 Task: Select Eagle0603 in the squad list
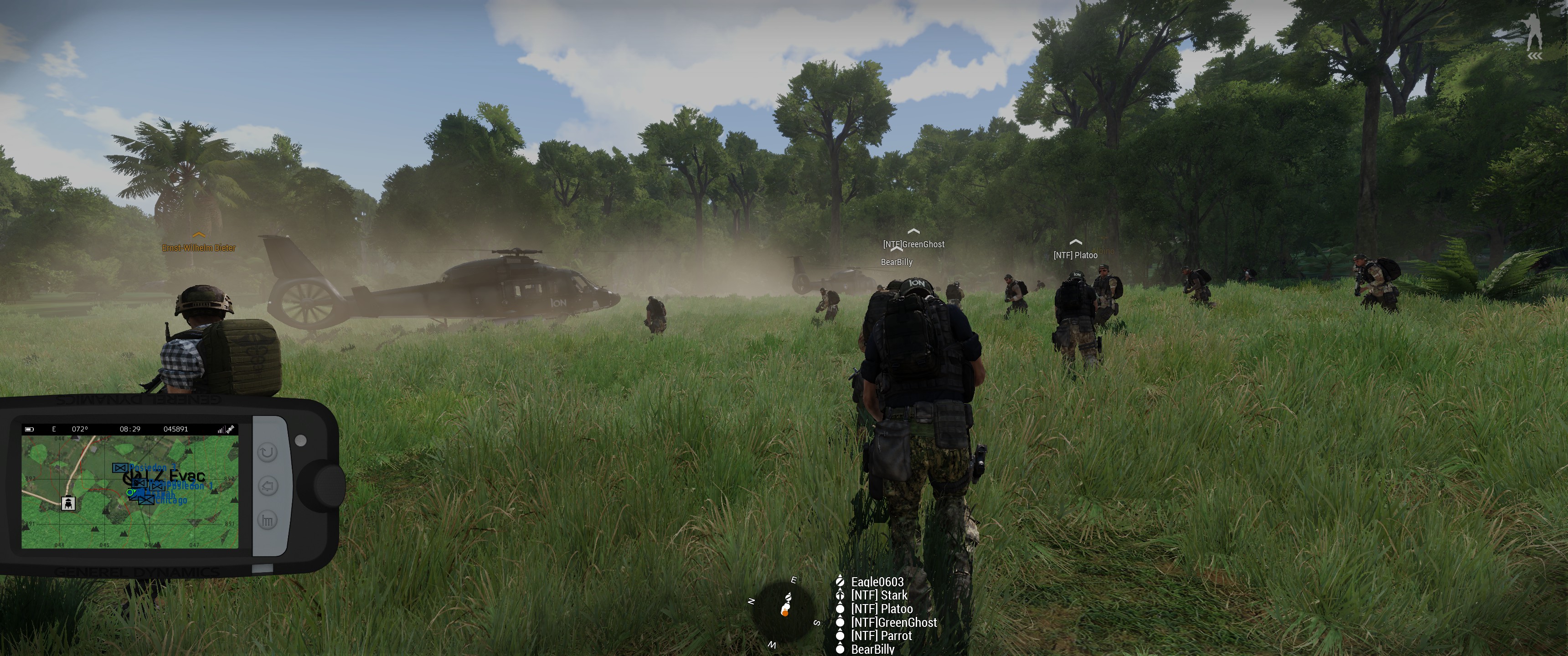coord(877,582)
